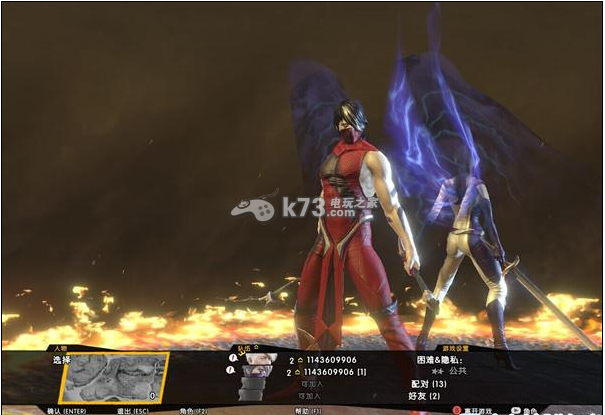Click the masked squad member portrait
Image resolution: width=605 pixels, height=415 pixels.
pyautogui.click(x=257, y=371)
